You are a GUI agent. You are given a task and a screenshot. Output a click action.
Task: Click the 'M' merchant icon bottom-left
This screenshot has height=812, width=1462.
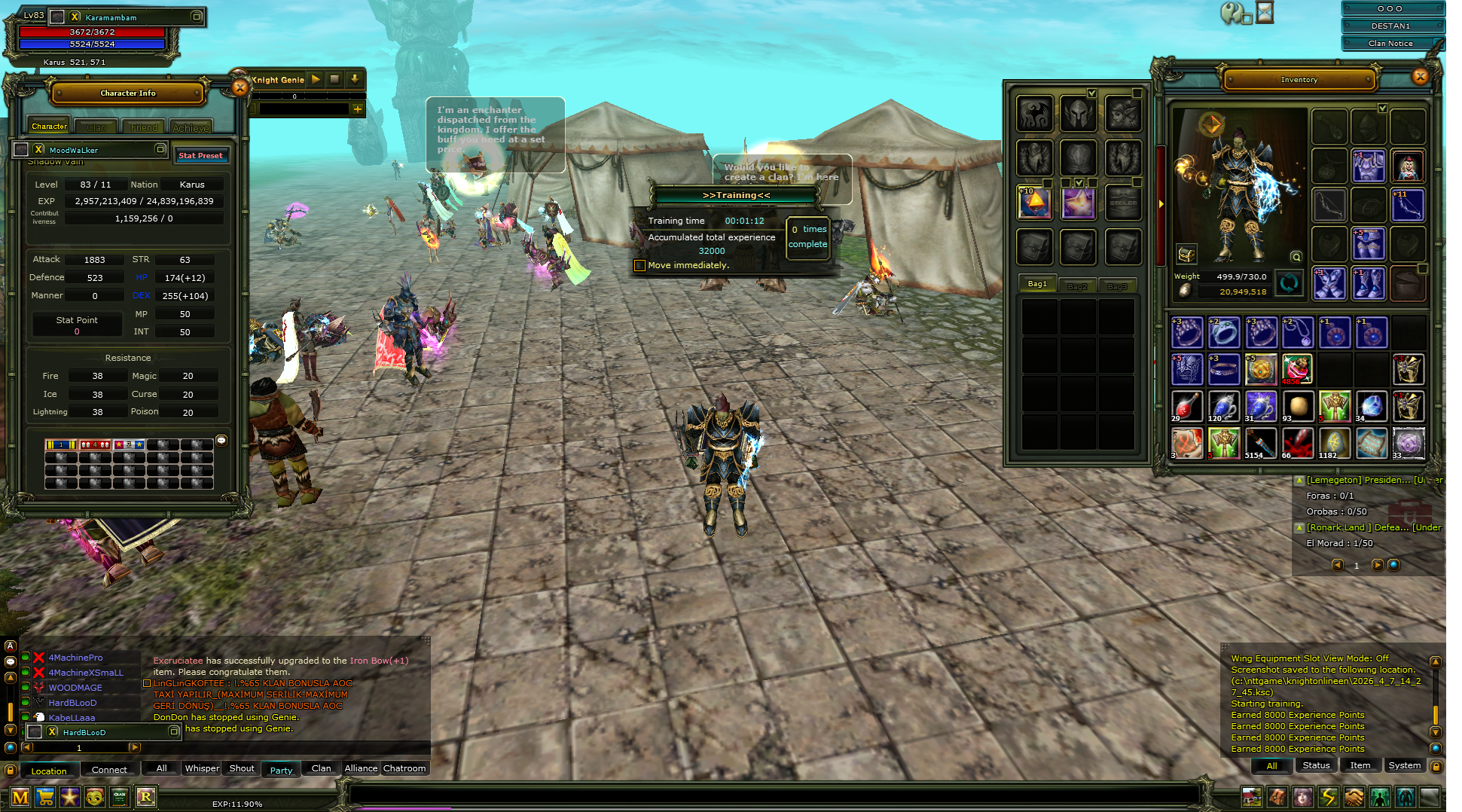tap(20, 797)
